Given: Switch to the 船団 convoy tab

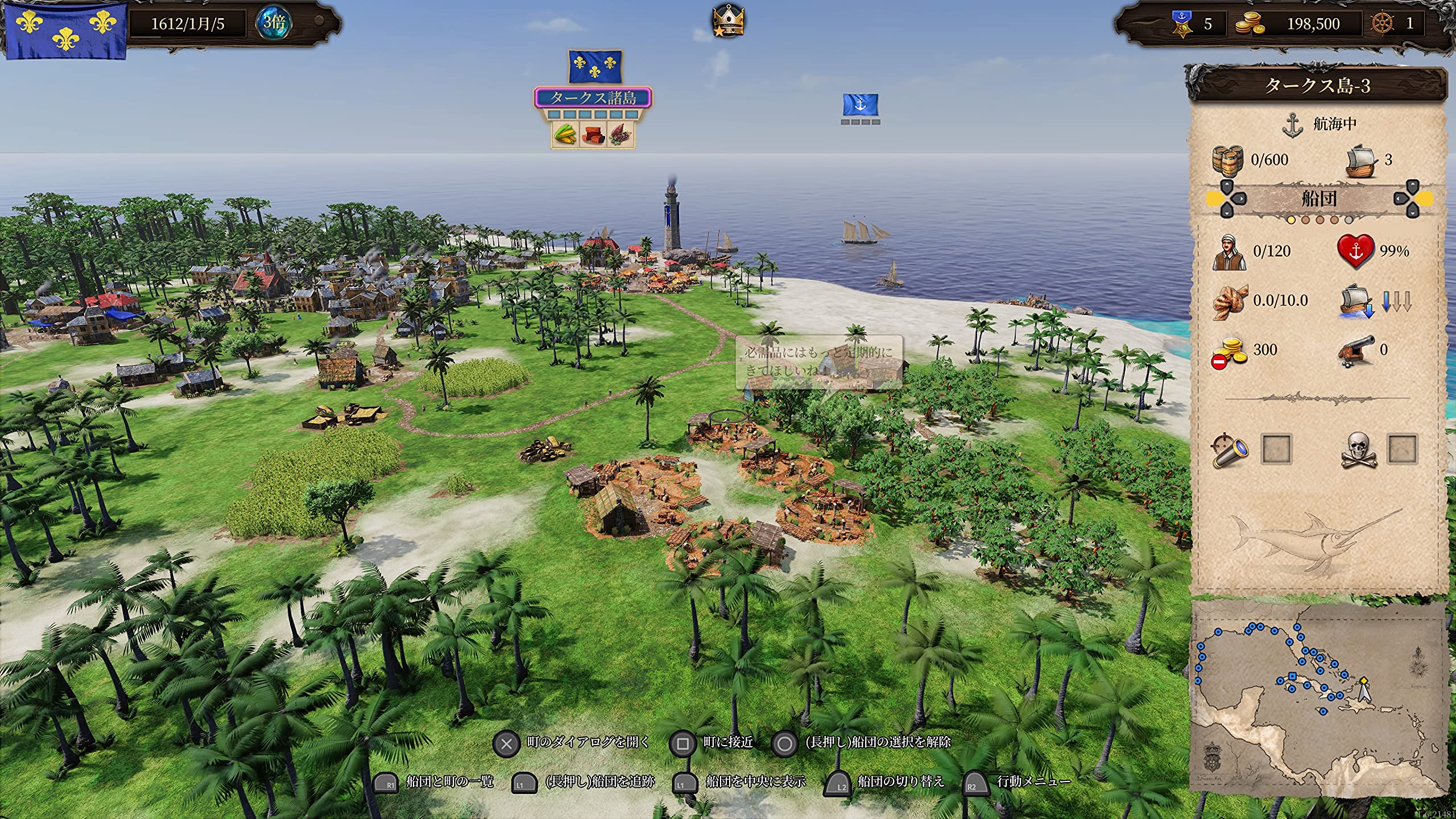Looking at the screenshot, I should click(1319, 198).
